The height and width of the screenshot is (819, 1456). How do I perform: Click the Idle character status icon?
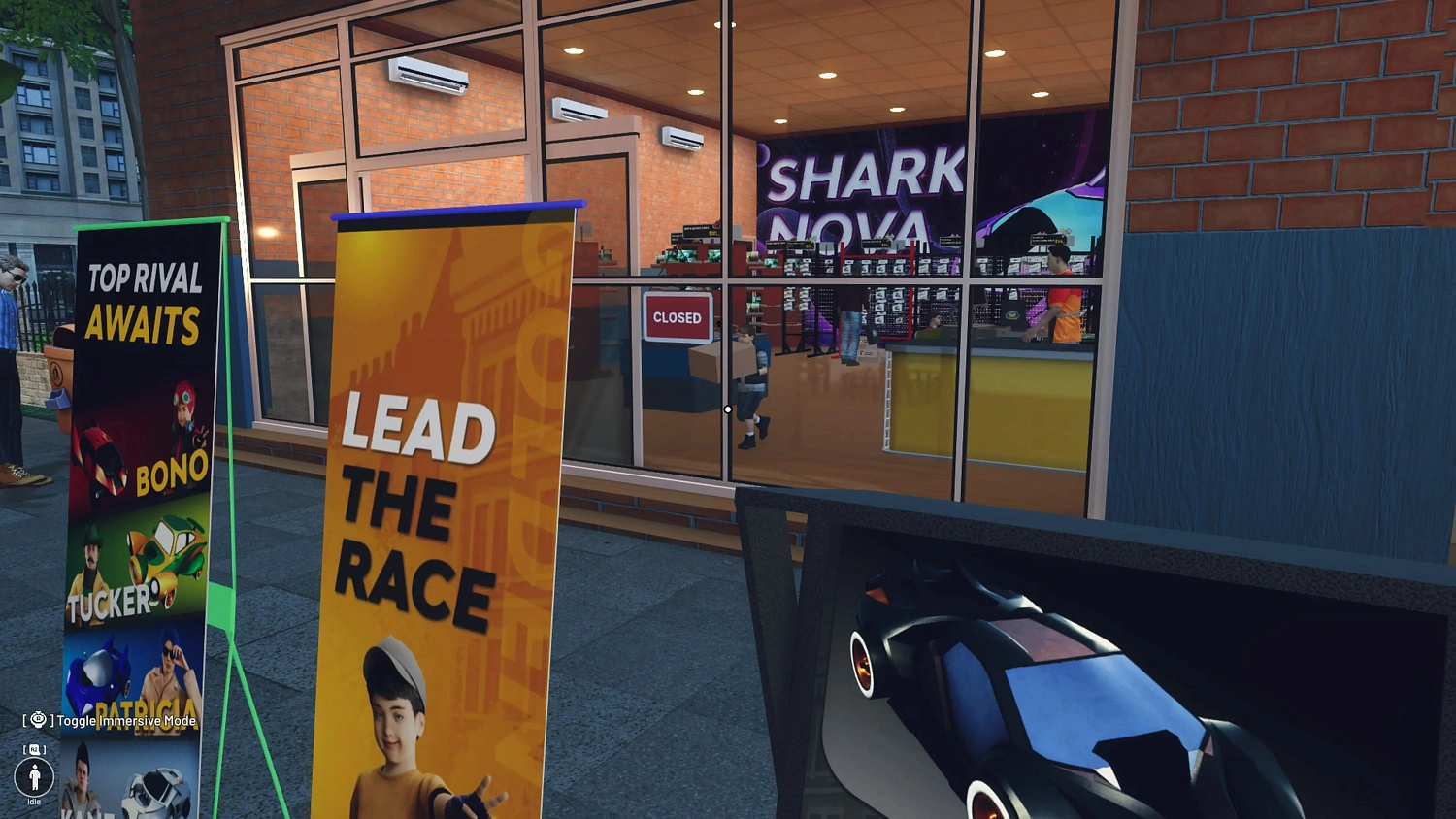35,779
